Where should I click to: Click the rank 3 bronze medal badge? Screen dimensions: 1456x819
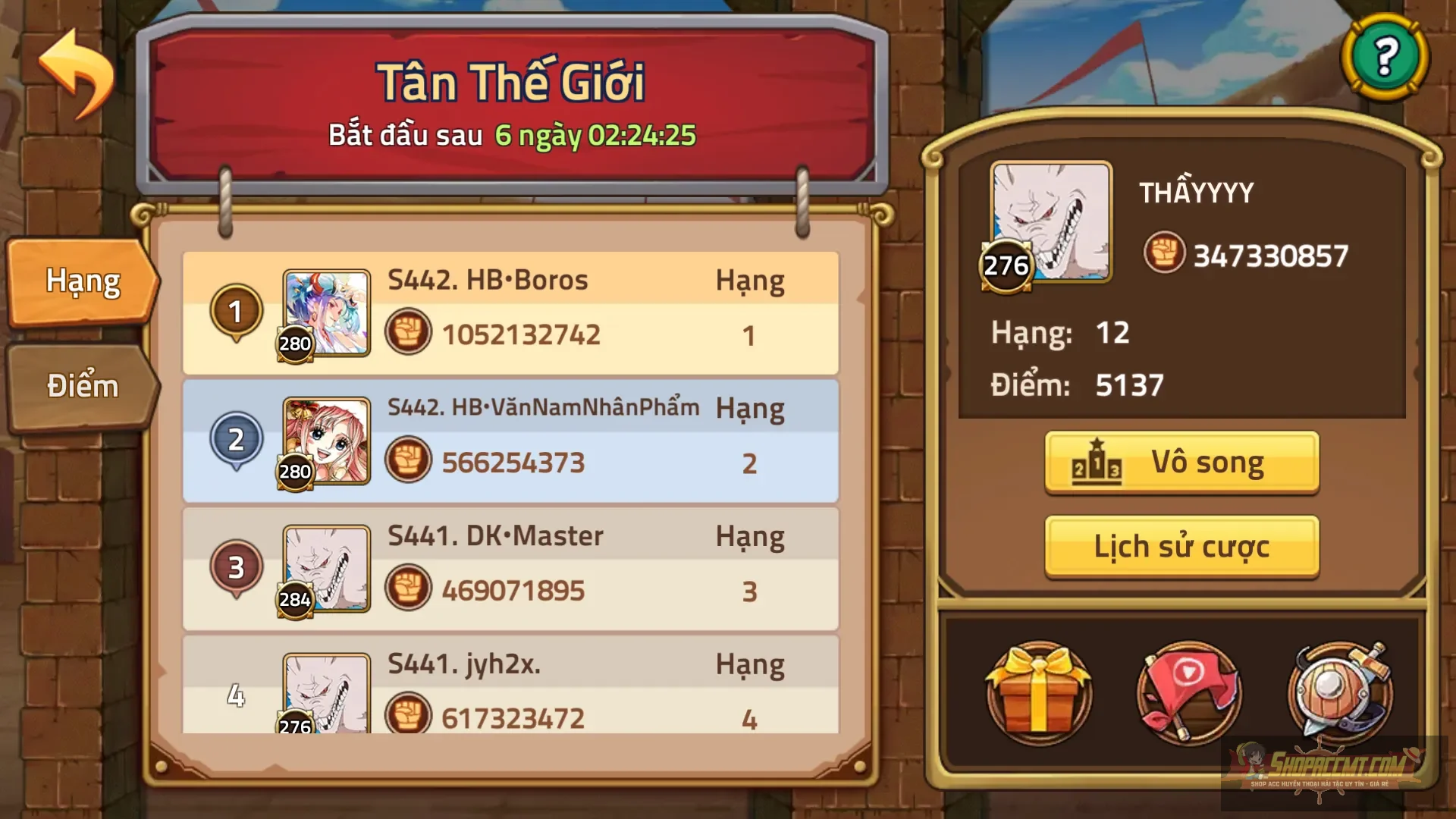point(236,565)
